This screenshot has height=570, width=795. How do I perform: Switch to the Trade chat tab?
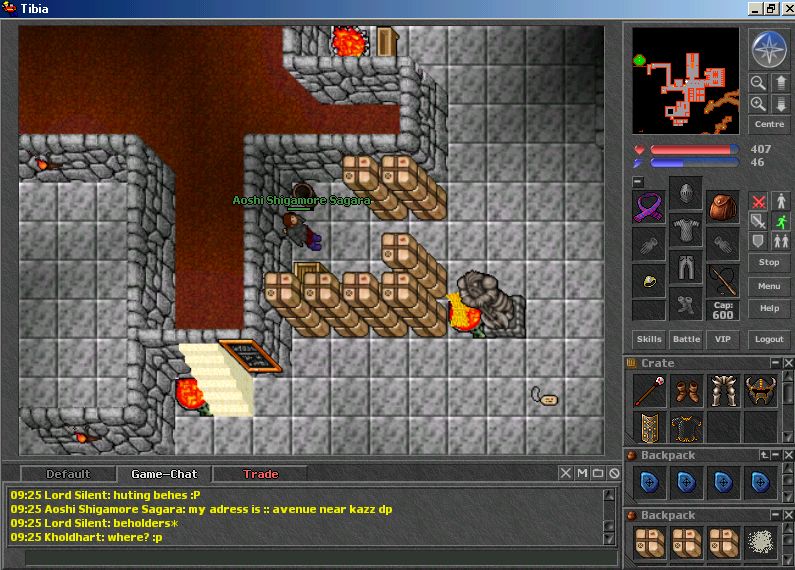pos(261,474)
